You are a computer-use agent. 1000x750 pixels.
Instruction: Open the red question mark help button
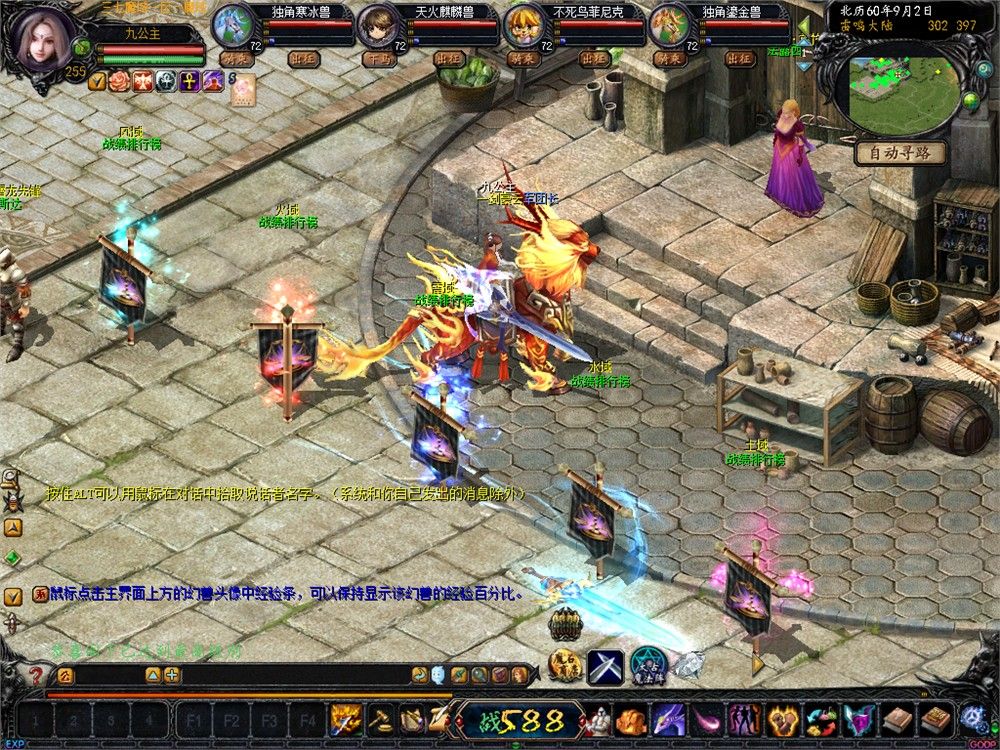pyautogui.click(x=37, y=675)
